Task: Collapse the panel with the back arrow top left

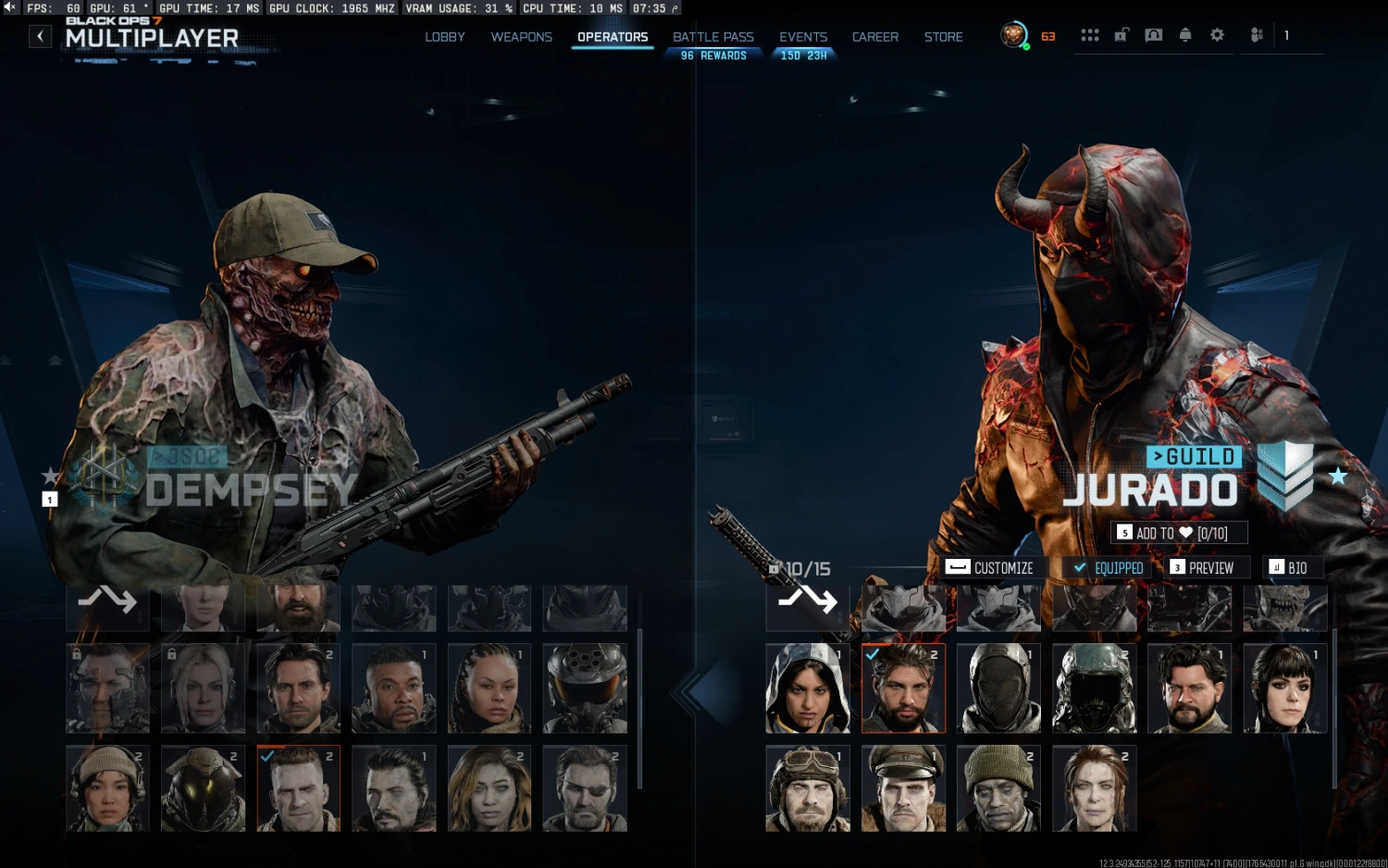Action: (x=40, y=35)
